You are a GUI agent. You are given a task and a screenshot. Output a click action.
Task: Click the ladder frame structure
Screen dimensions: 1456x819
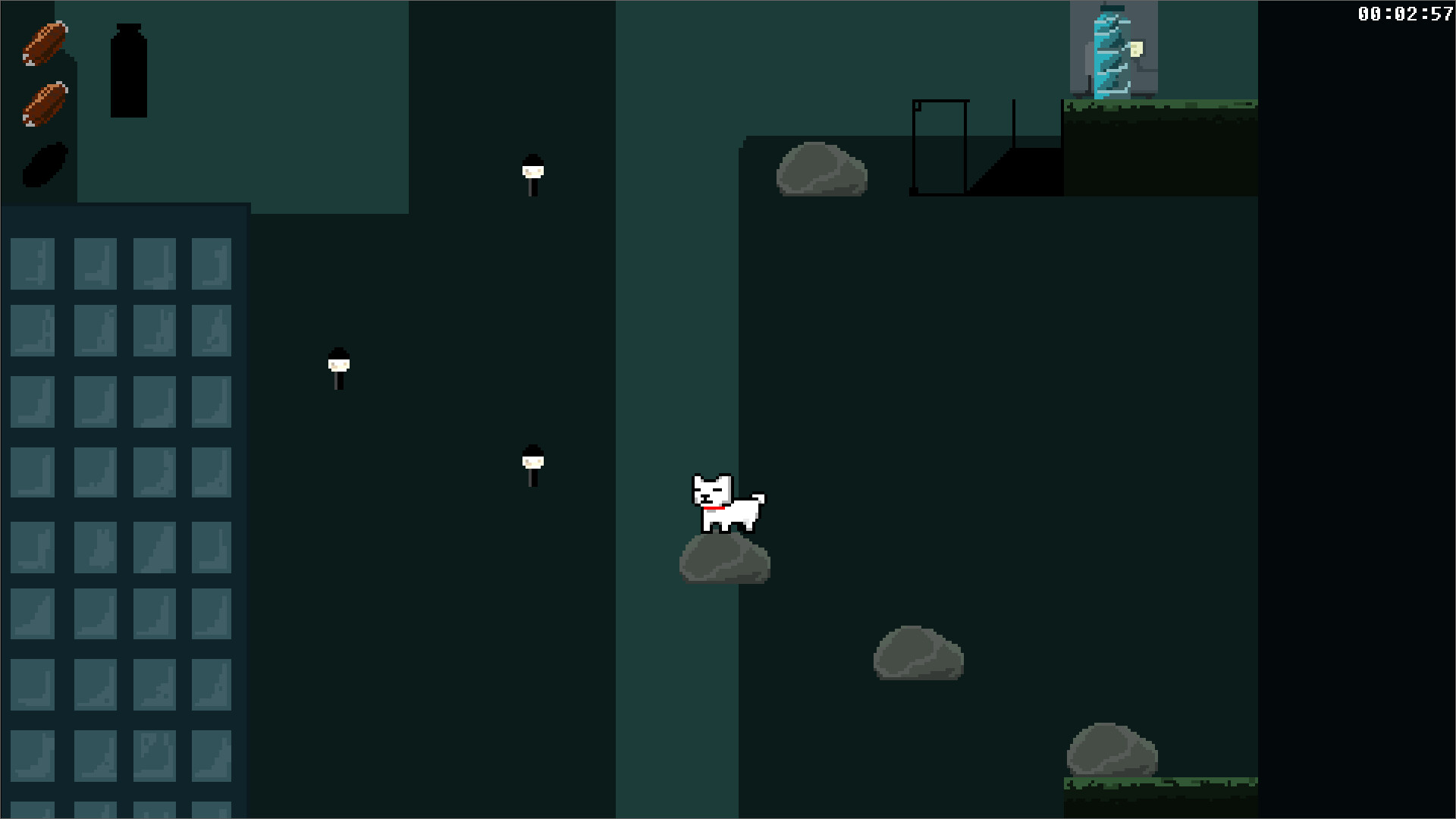click(940, 144)
